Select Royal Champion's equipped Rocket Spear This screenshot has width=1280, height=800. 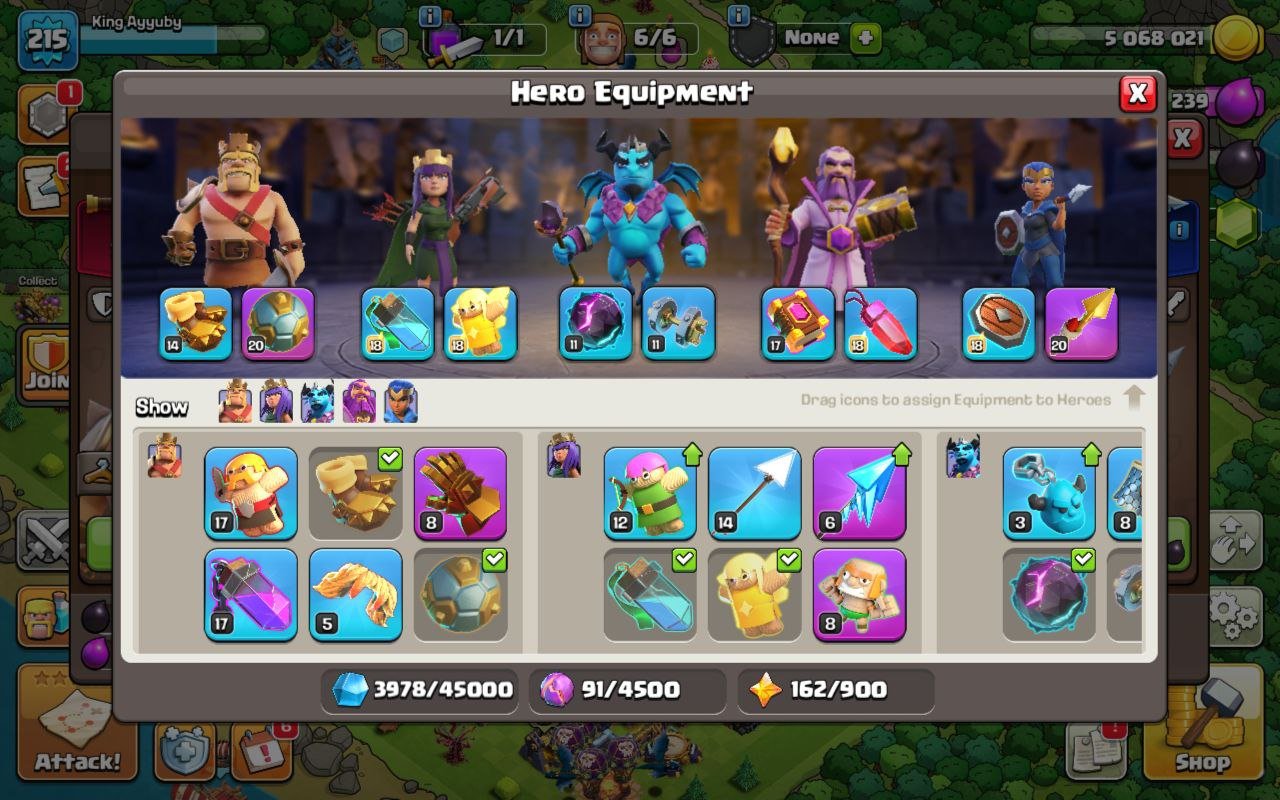(1083, 325)
